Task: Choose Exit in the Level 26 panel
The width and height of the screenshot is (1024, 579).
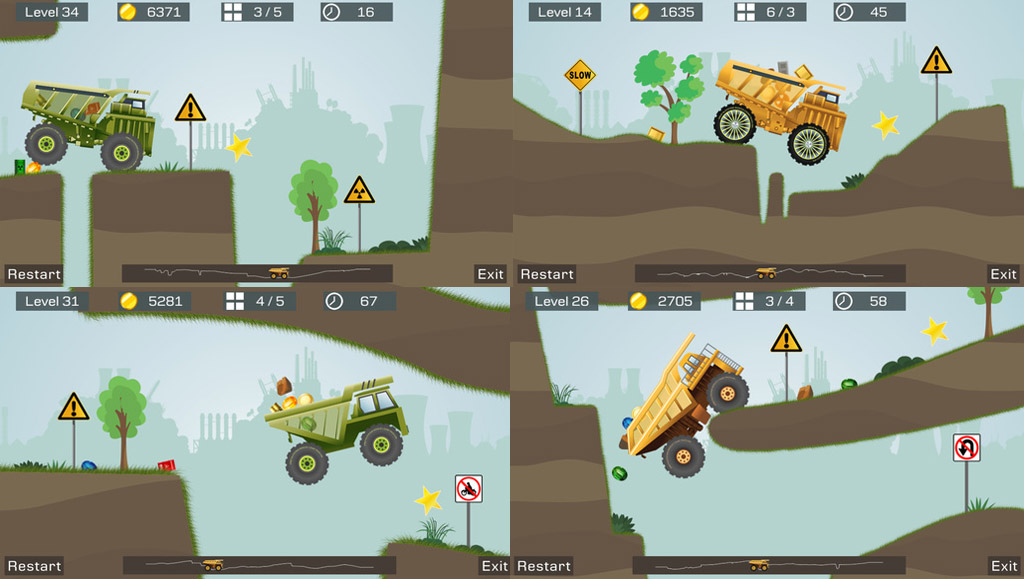Action: [1003, 566]
